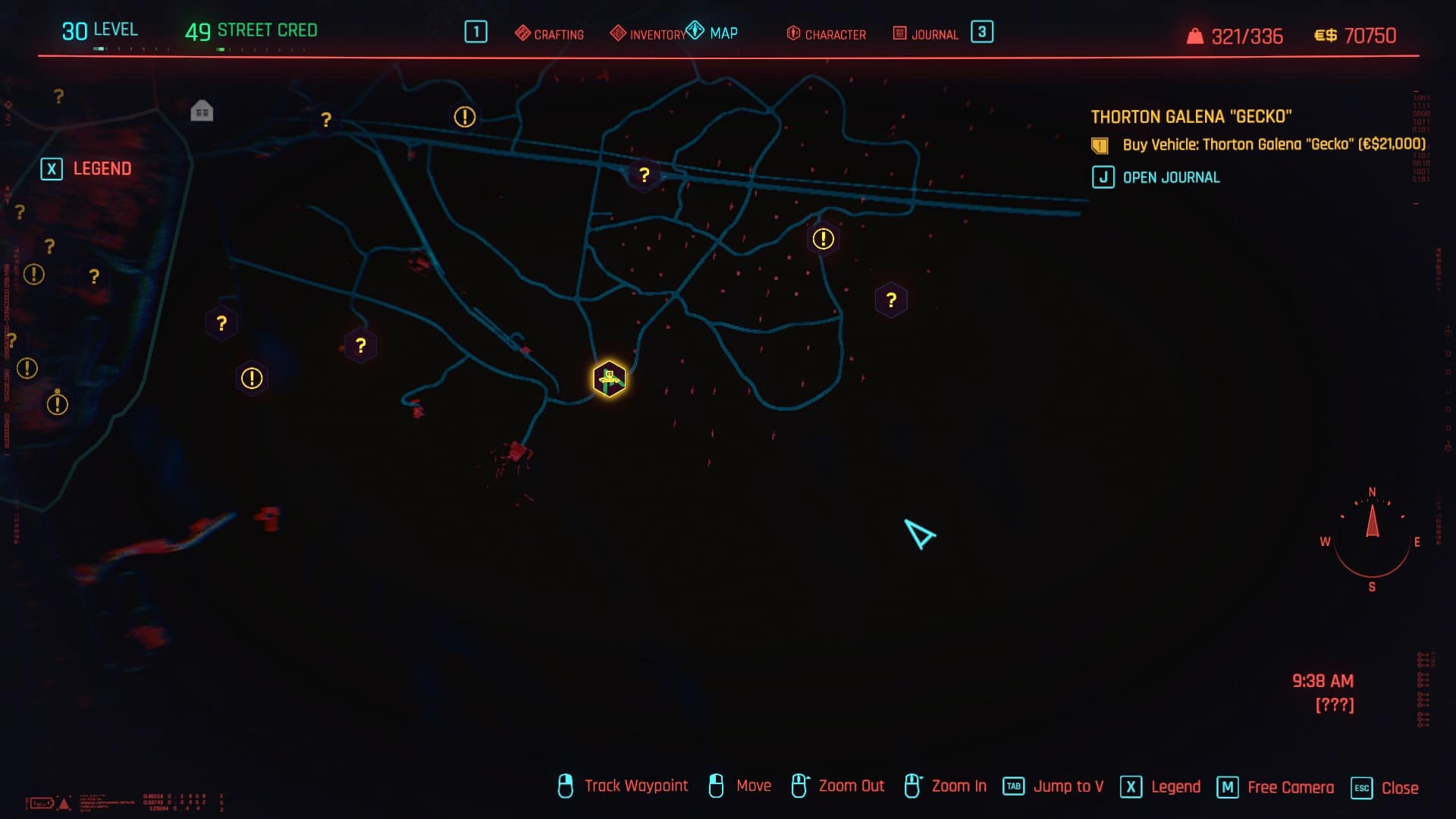
Task: Activate Free Camera mode
Action: 1276,787
